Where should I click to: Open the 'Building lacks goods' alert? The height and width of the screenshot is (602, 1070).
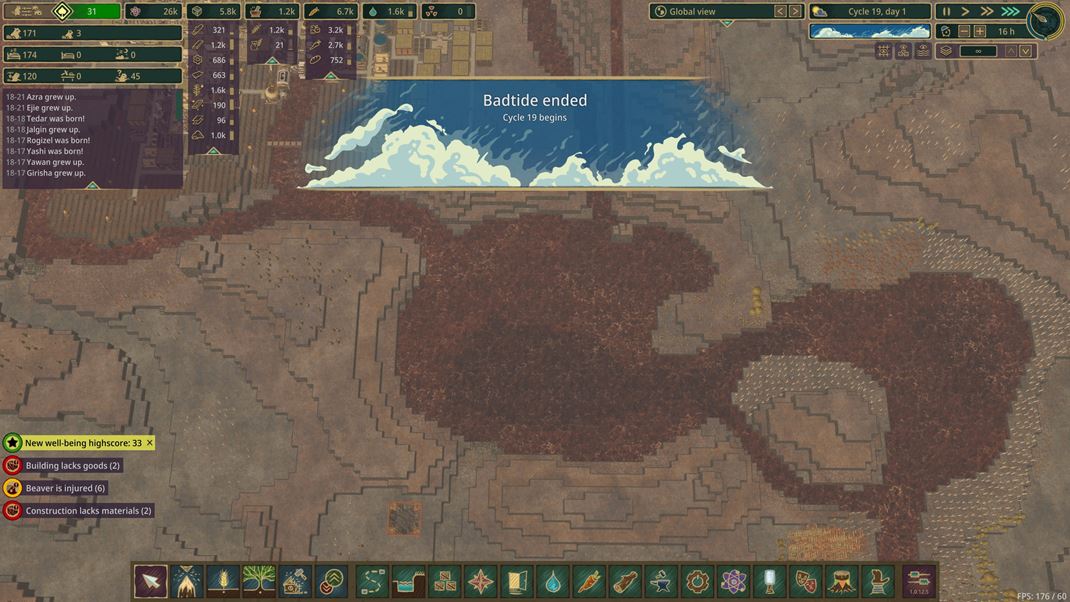72,466
